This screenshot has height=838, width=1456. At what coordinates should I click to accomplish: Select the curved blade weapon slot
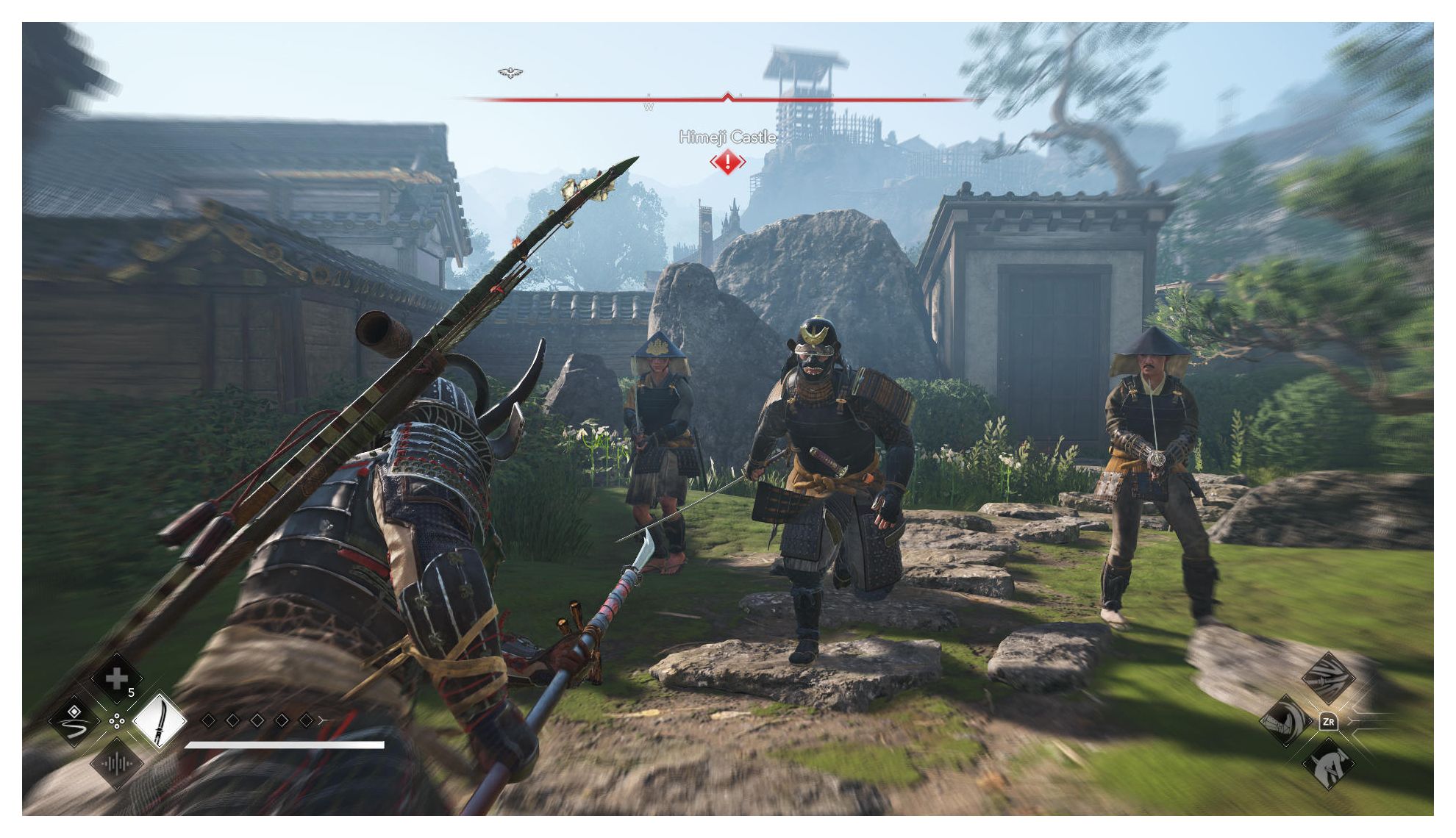160,720
